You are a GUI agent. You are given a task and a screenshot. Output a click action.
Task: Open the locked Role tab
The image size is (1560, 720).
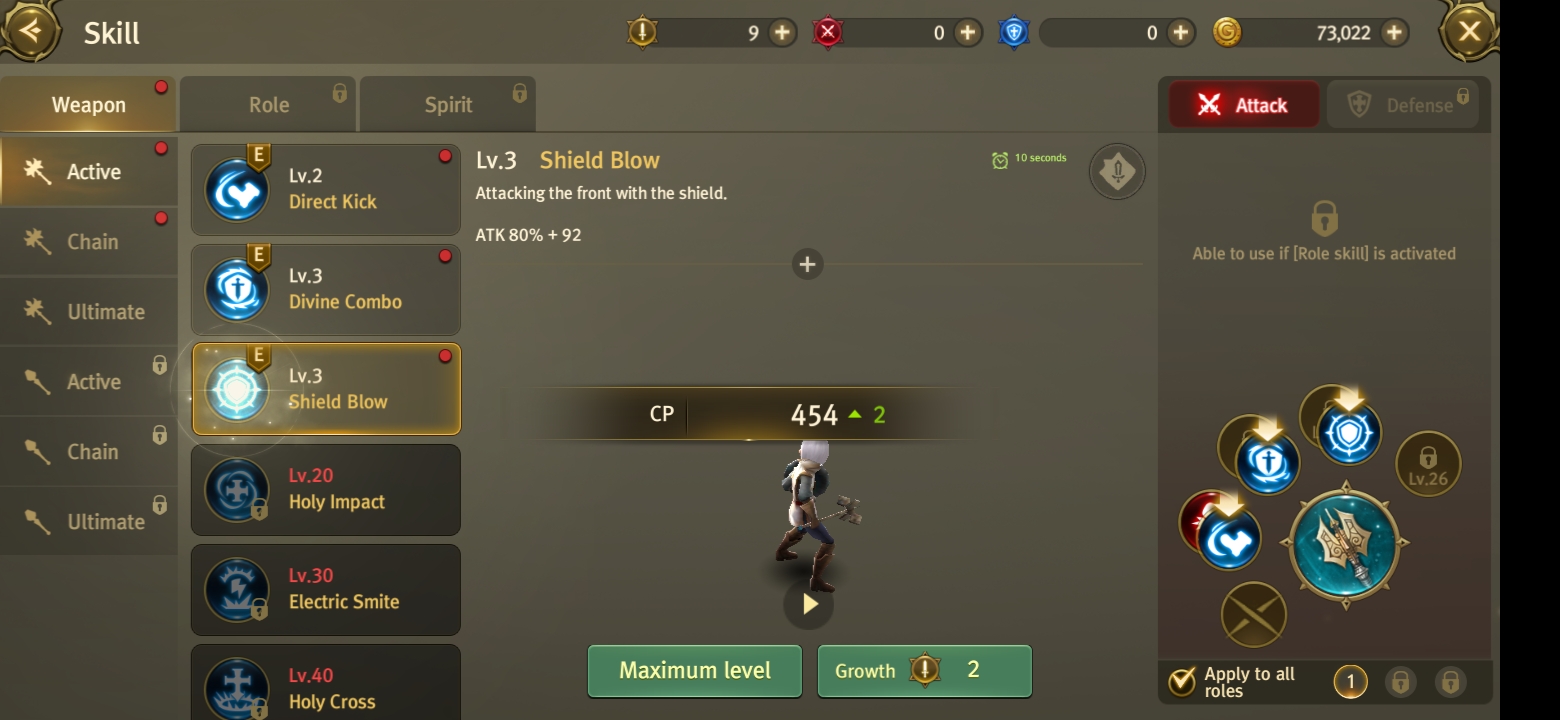(268, 105)
